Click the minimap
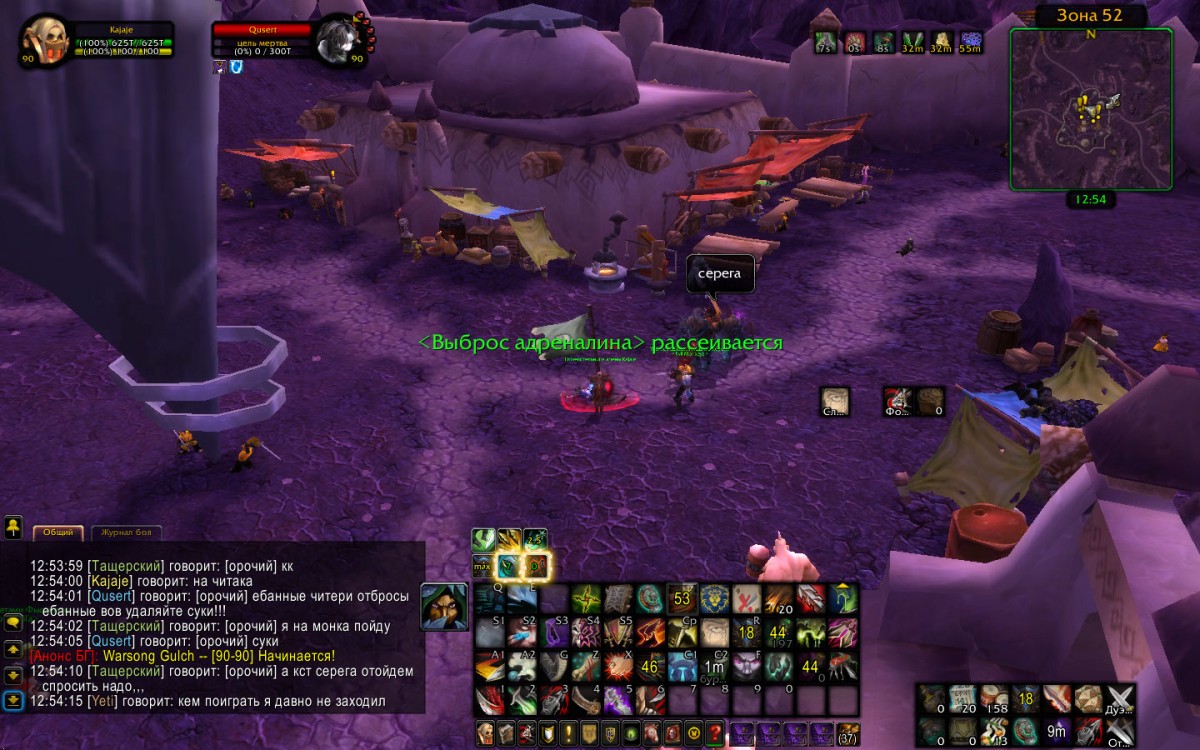The height and width of the screenshot is (750, 1200). pyautogui.click(x=1090, y=108)
